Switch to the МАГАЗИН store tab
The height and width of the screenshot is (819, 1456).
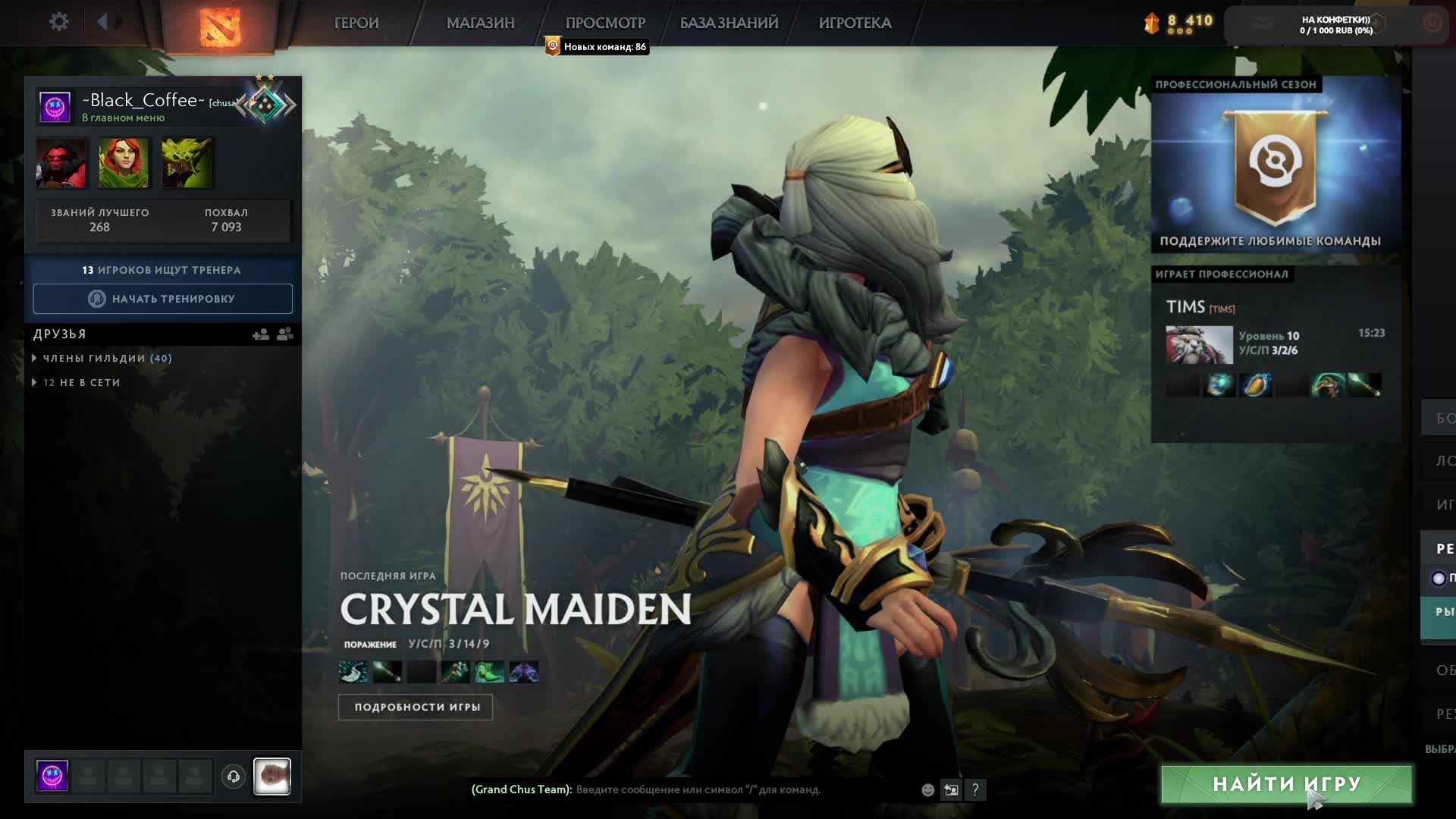pyautogui.click(x=480, y=23)
